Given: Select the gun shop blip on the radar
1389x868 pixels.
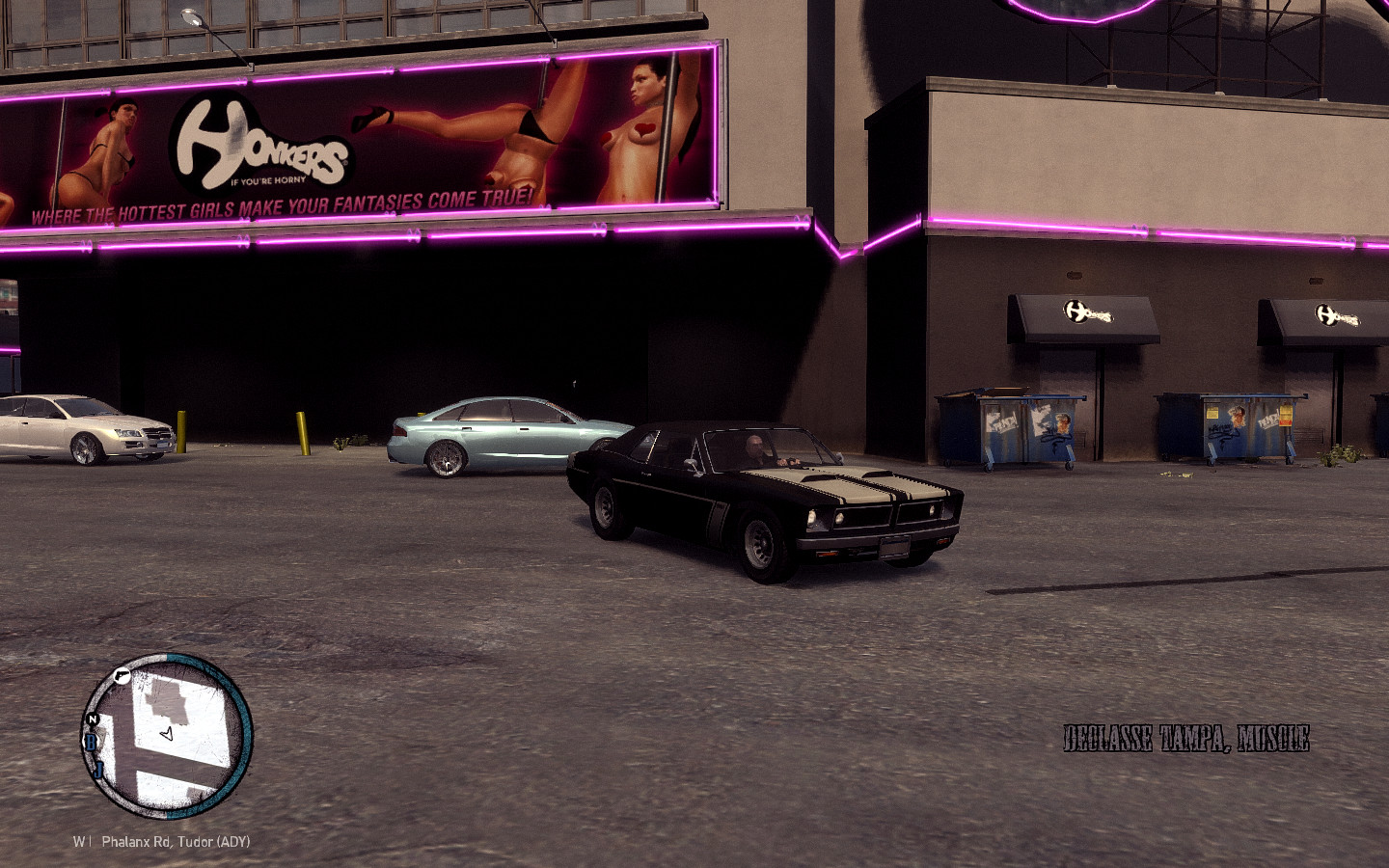Looking at the screenshot, I should tap(122, 675).
